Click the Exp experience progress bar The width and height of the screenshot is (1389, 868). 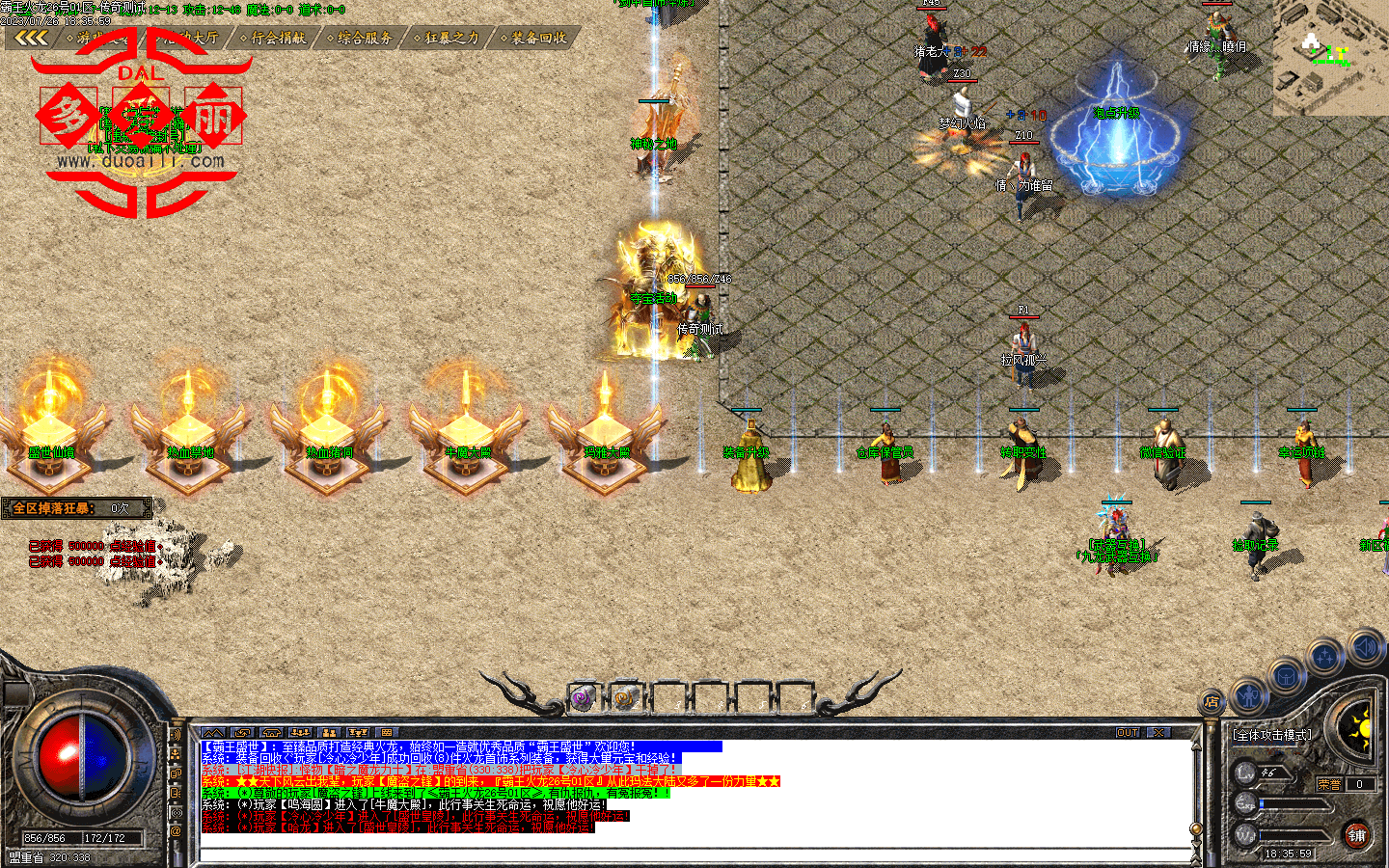pos(1294,804)
